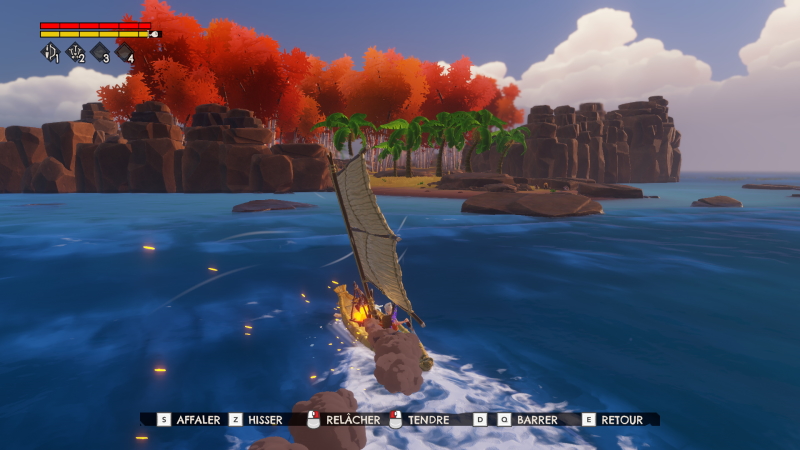Select the dim quick slot numbered 3
This screenshot has height=450, width=800.
tap(100, 52)
